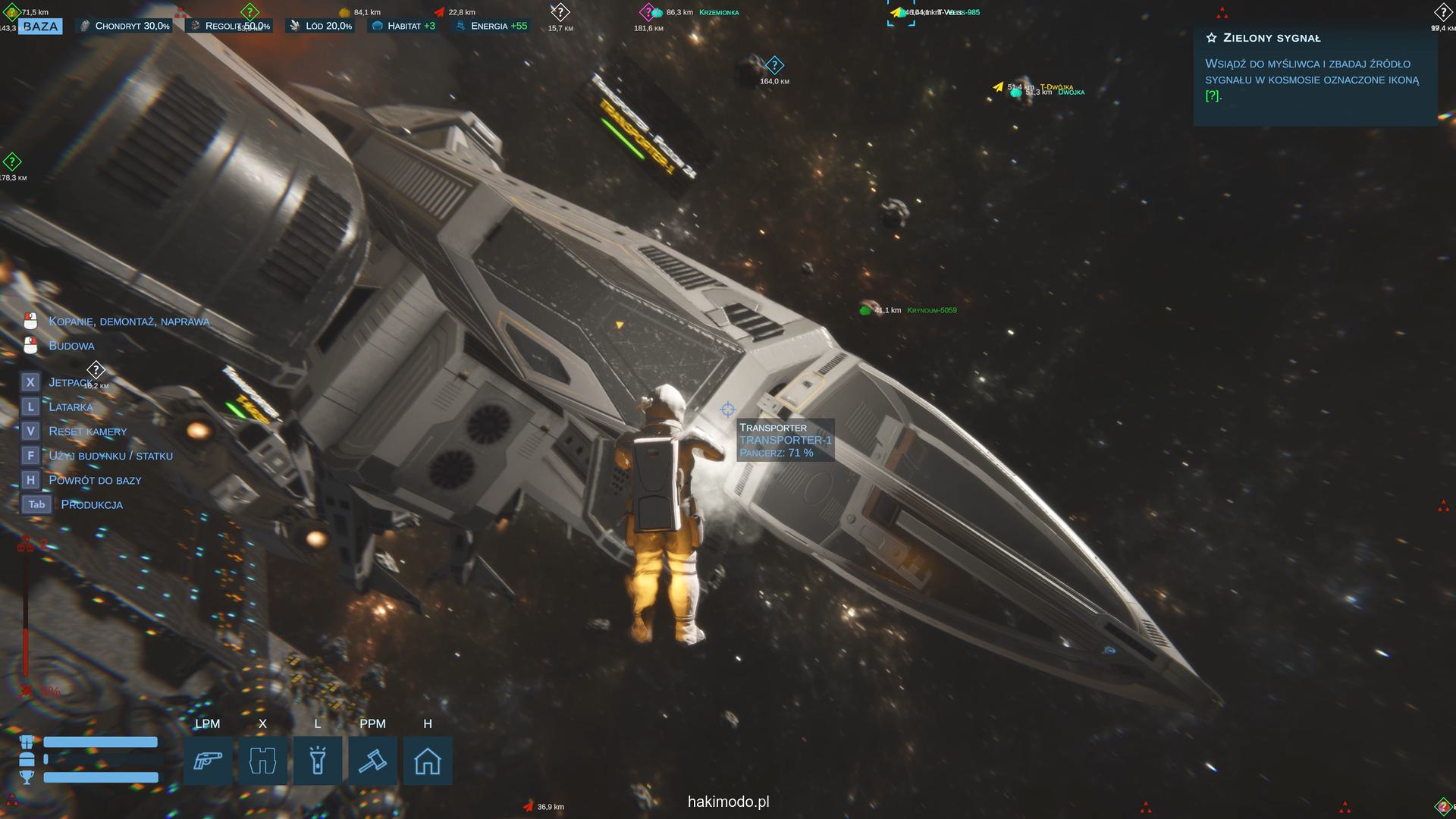Click the Krynoum-5059 asteroid marker

click(865, 310)
